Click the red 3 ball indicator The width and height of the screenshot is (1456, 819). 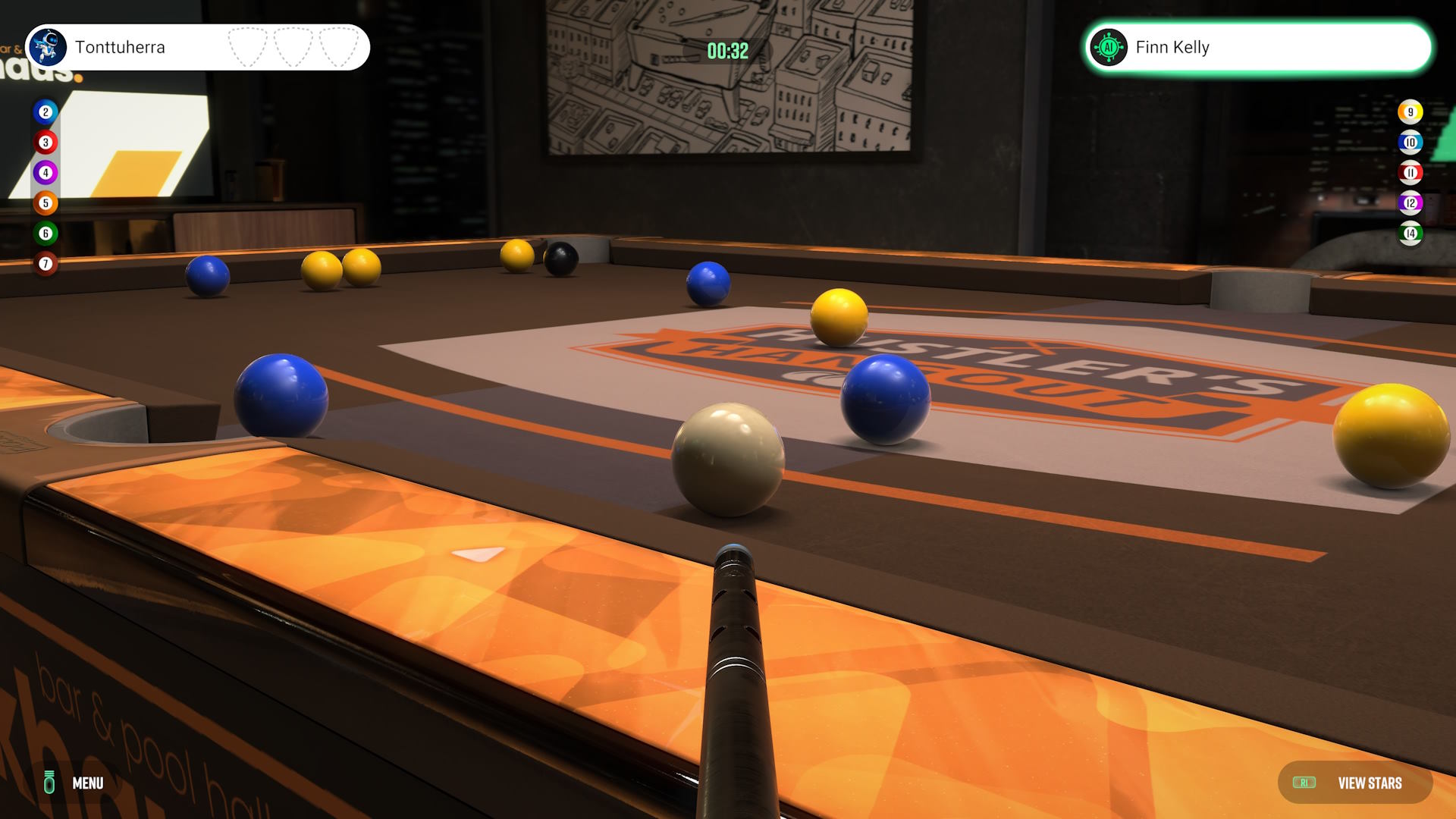point(45,143)
